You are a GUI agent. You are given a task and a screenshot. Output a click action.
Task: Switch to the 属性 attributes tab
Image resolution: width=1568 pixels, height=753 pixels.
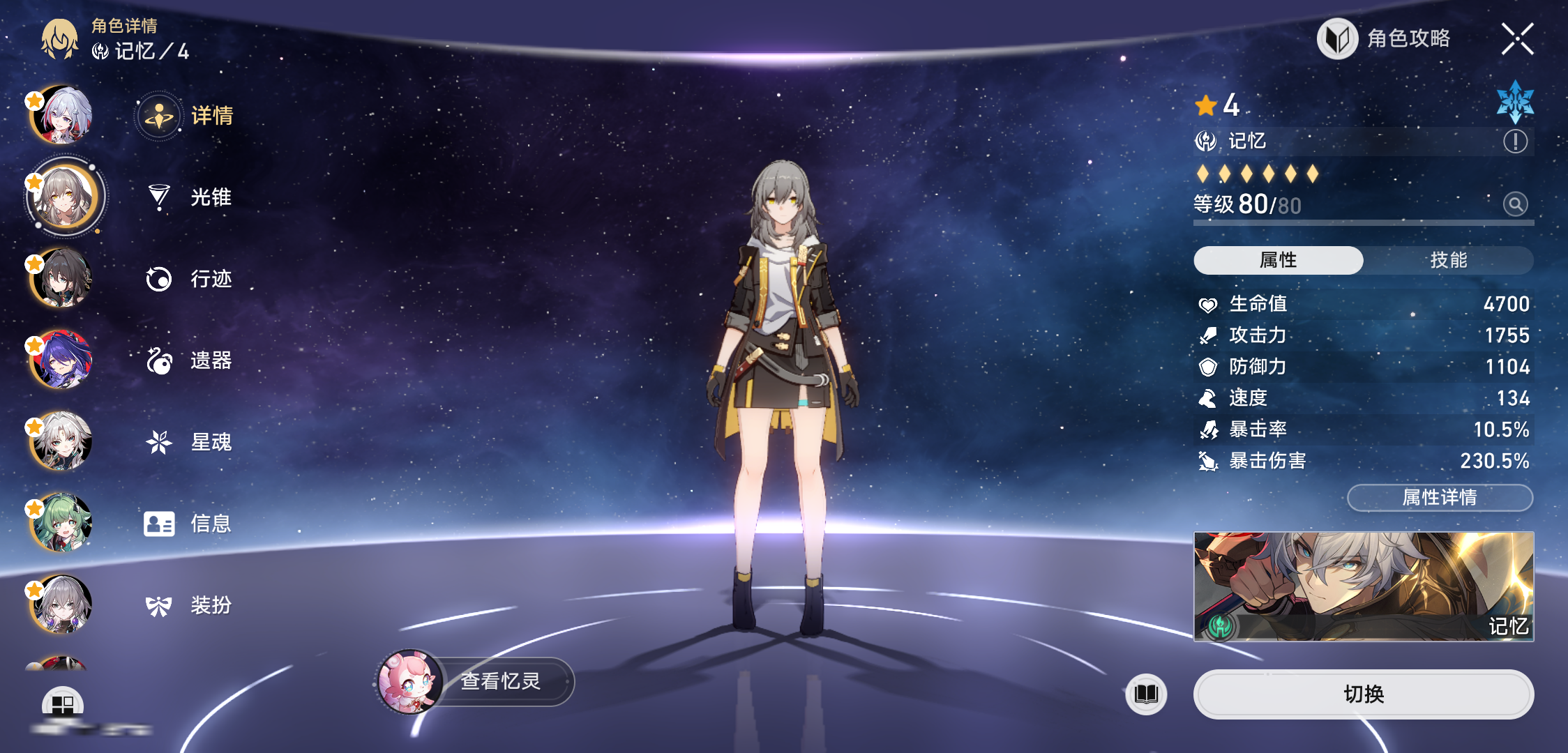(x=1278, y=260)
